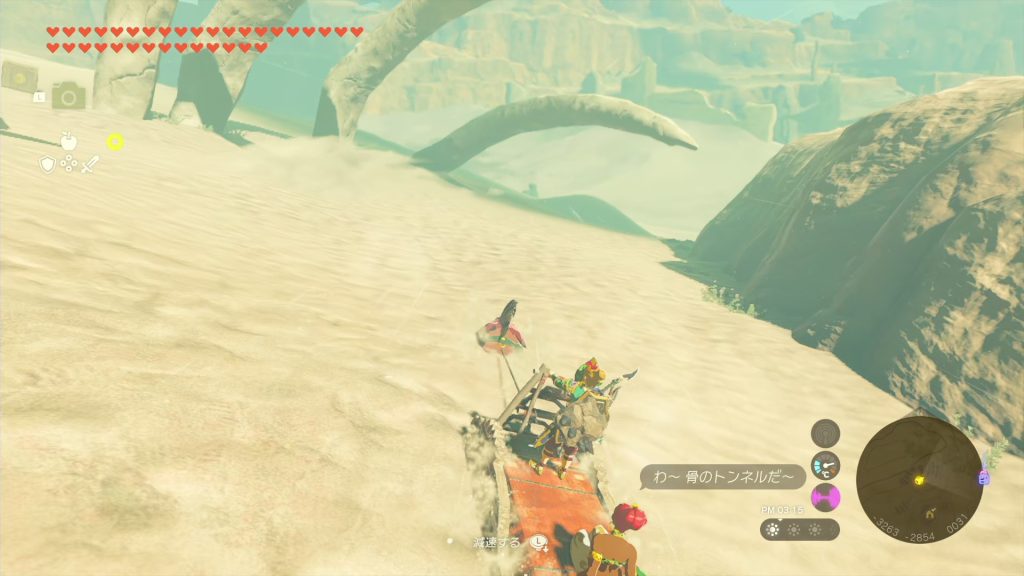
Task: Select the sword quick-slot icon
Action: tap(91, 164)
